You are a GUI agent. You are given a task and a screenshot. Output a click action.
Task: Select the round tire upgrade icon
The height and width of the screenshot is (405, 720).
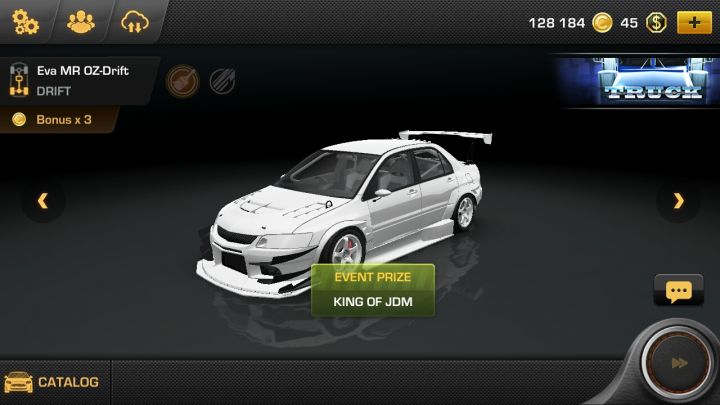tap(181, 80)
